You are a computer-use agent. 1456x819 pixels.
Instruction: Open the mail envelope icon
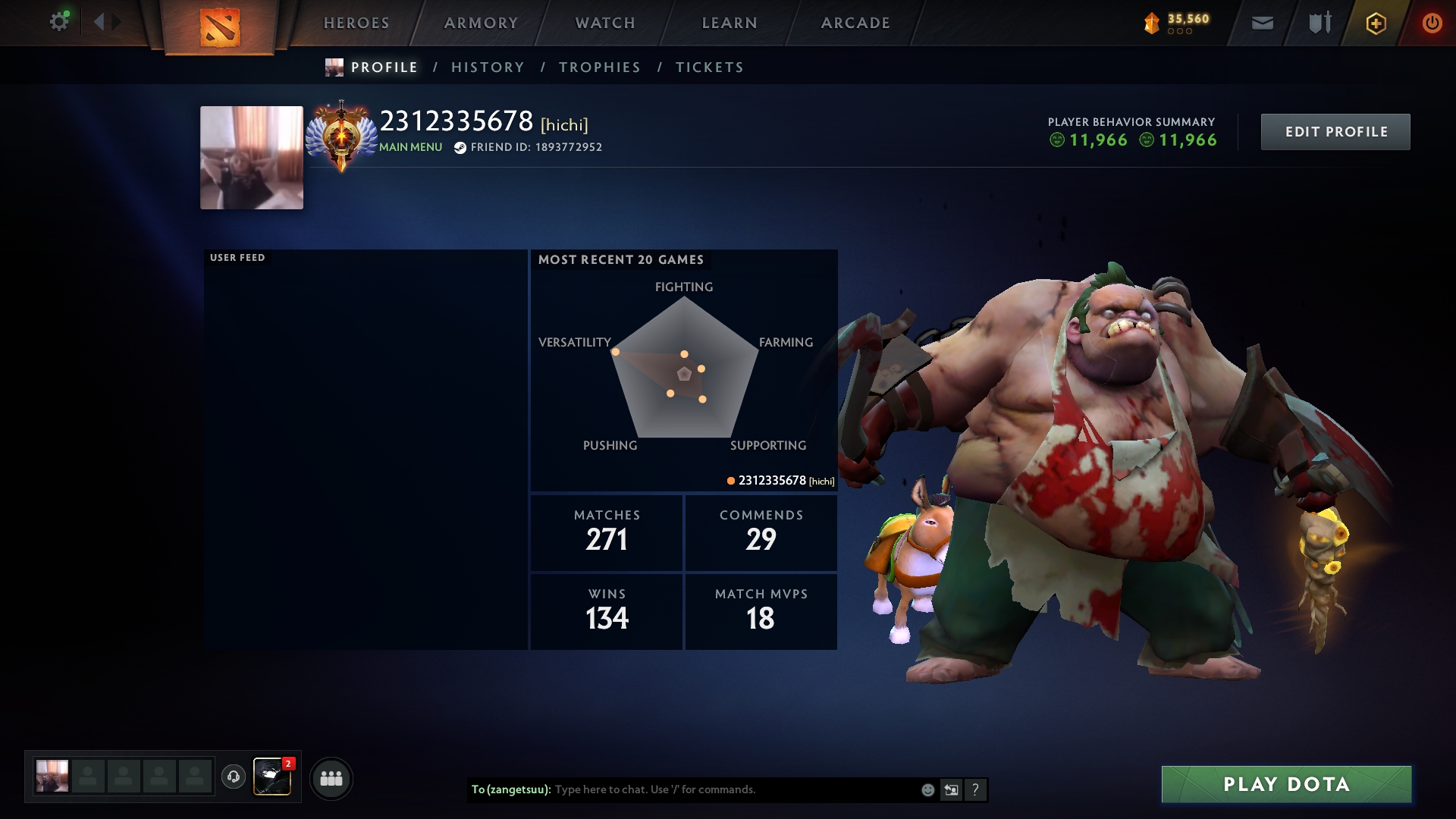[x=1263, y=23]
